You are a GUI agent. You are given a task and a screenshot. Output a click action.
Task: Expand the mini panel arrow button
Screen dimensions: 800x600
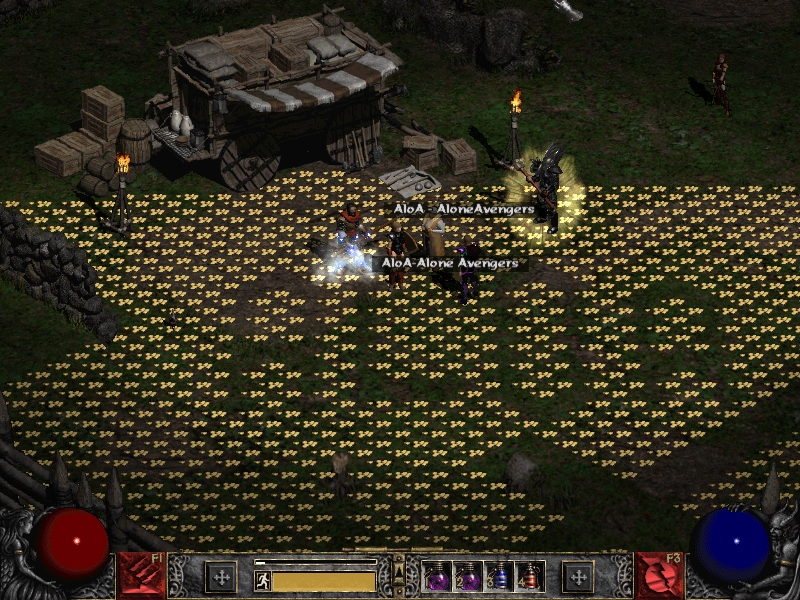tap(399, 570)
